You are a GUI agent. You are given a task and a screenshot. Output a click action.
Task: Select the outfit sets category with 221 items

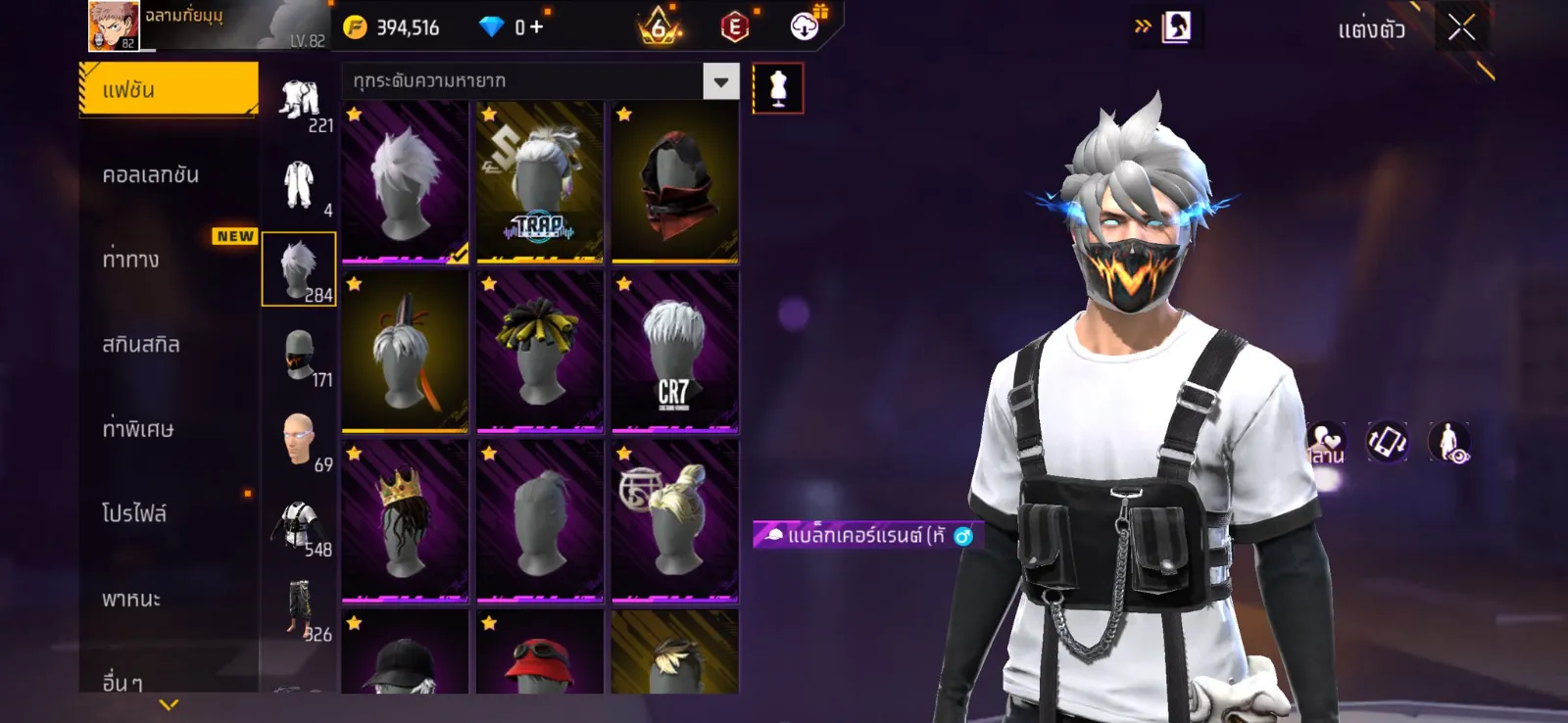point(300,102)
